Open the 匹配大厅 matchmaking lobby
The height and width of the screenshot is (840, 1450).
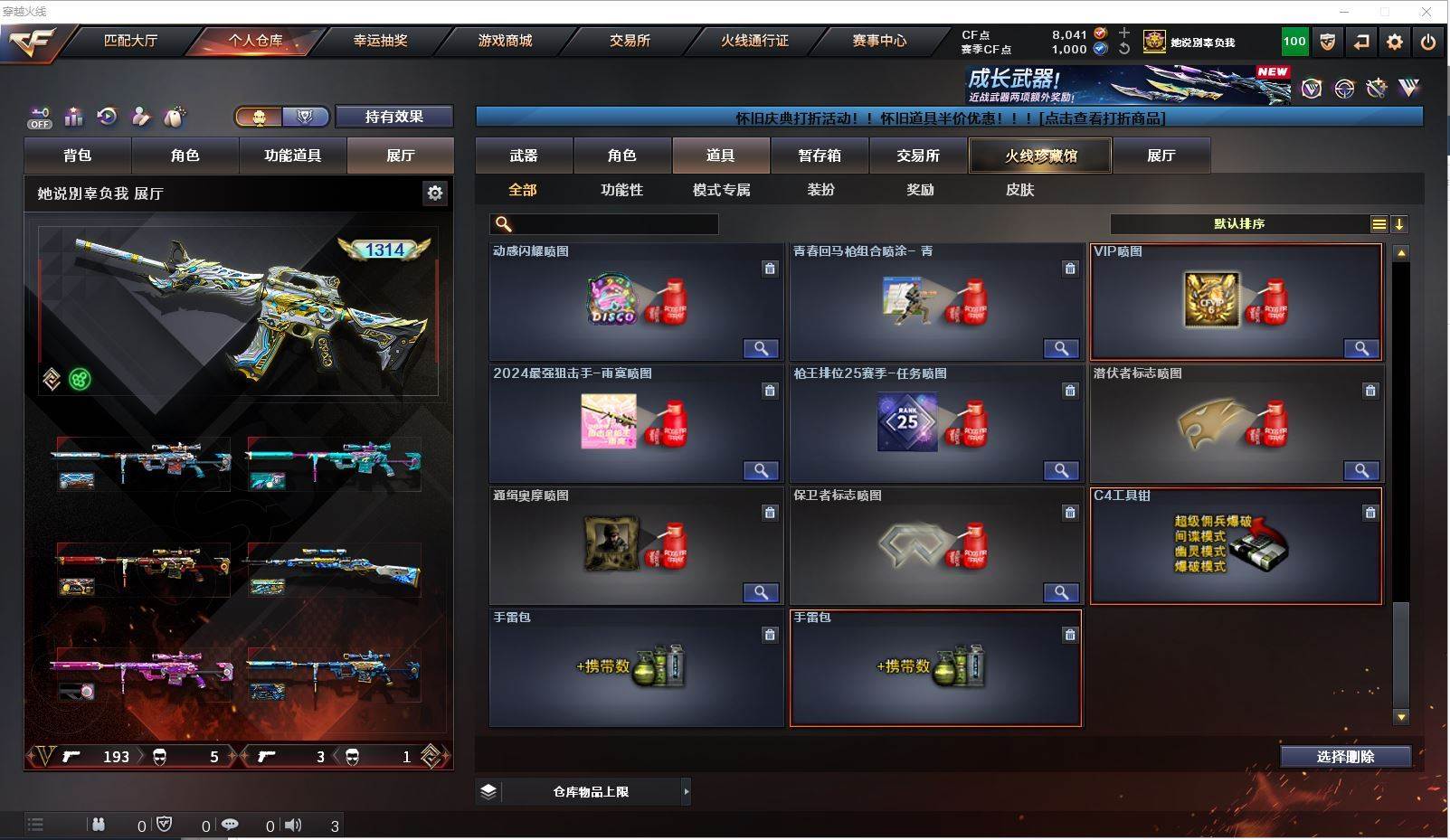[x=131, y=41]
